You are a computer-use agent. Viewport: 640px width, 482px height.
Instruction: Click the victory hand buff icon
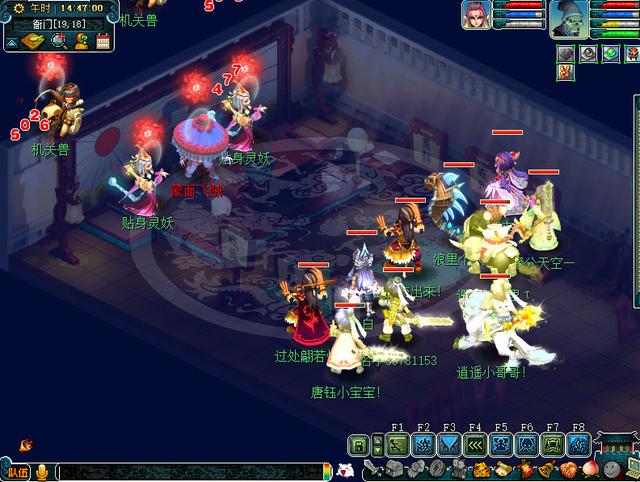click(566, 73)
